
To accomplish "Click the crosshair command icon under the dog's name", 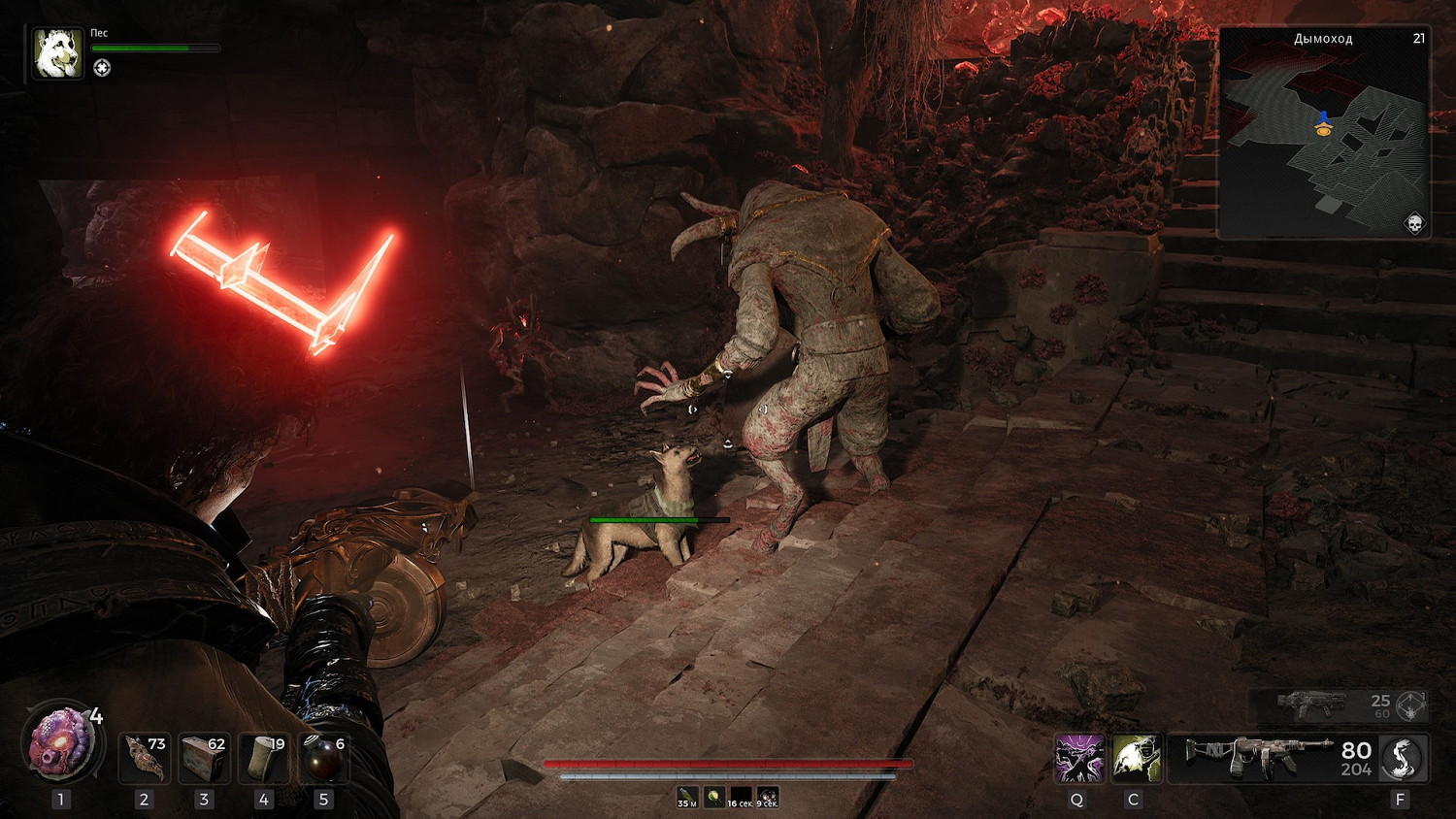I will coord(102,68).
